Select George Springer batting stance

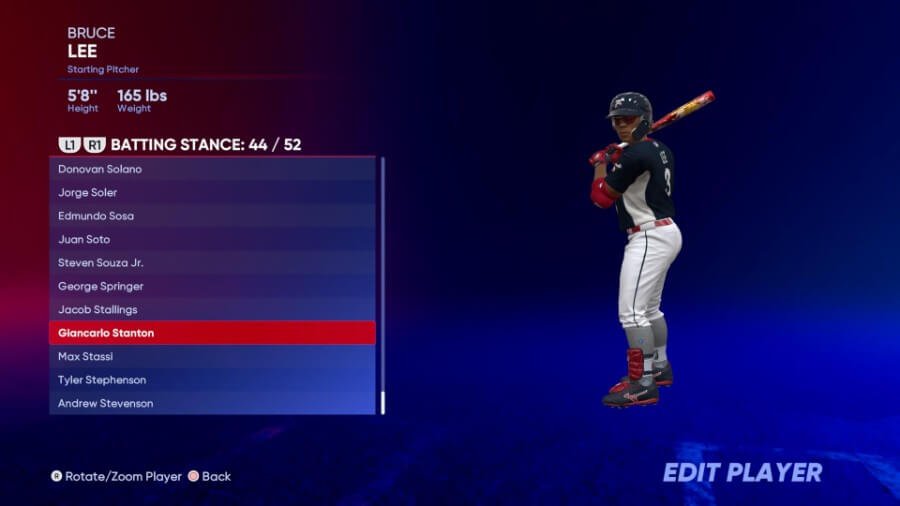point(212,286)
